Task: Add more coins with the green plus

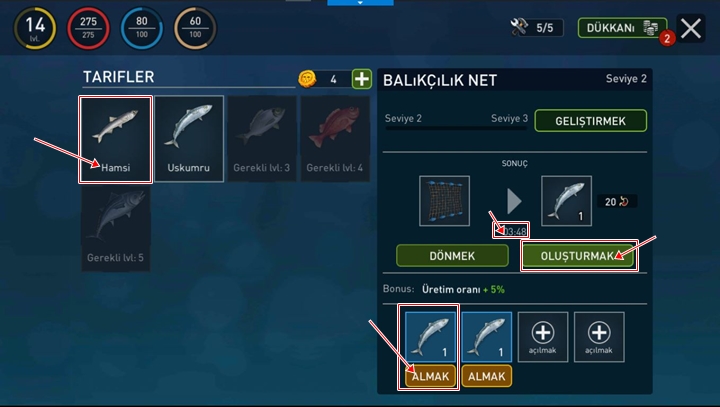Action: tap(361, 79)
